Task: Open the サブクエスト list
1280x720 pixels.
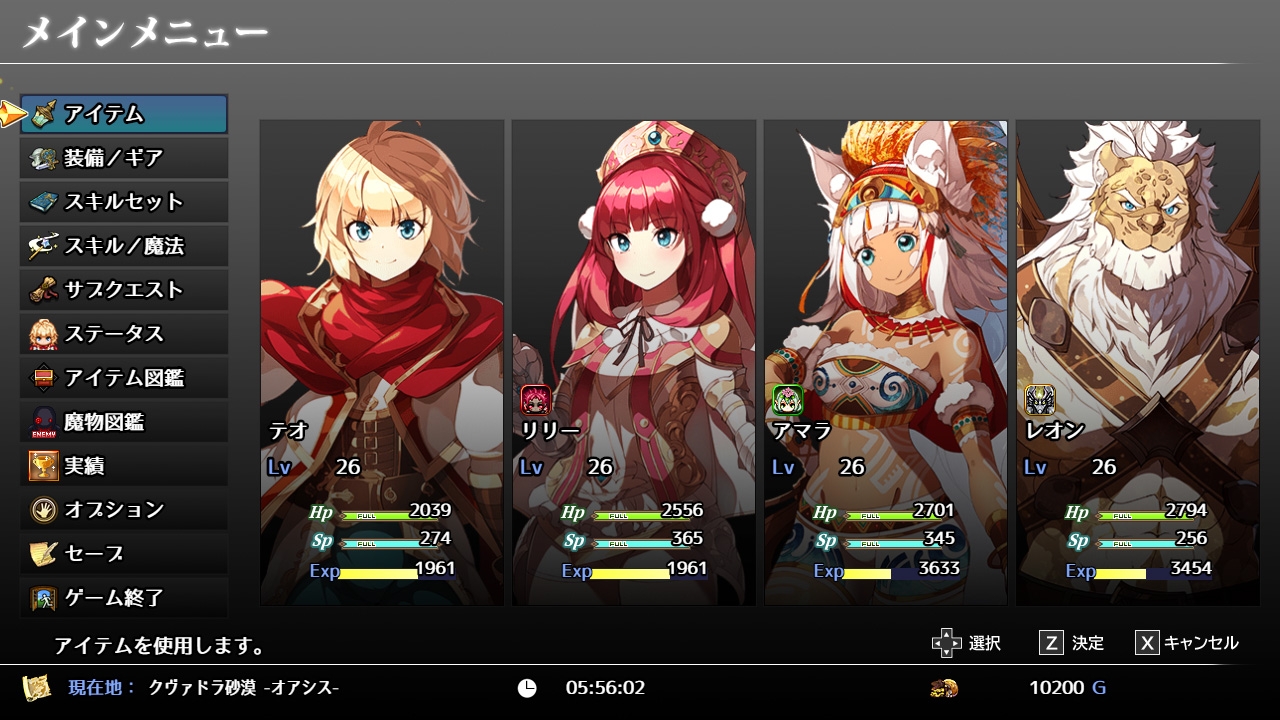Action: pyautogui.click(x=124, y=290)
